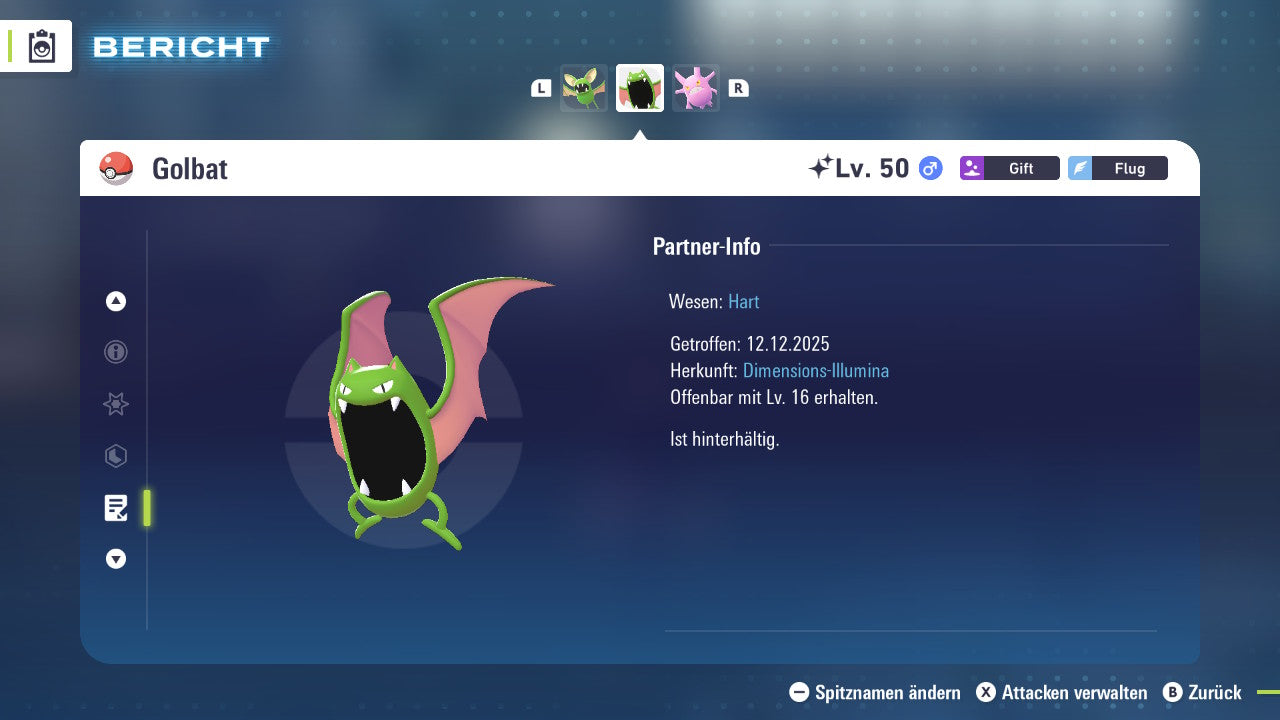
Task: Toggle the currently selected Golbat thumbnail
Action: pyautogui.click(x=639, y=87)
